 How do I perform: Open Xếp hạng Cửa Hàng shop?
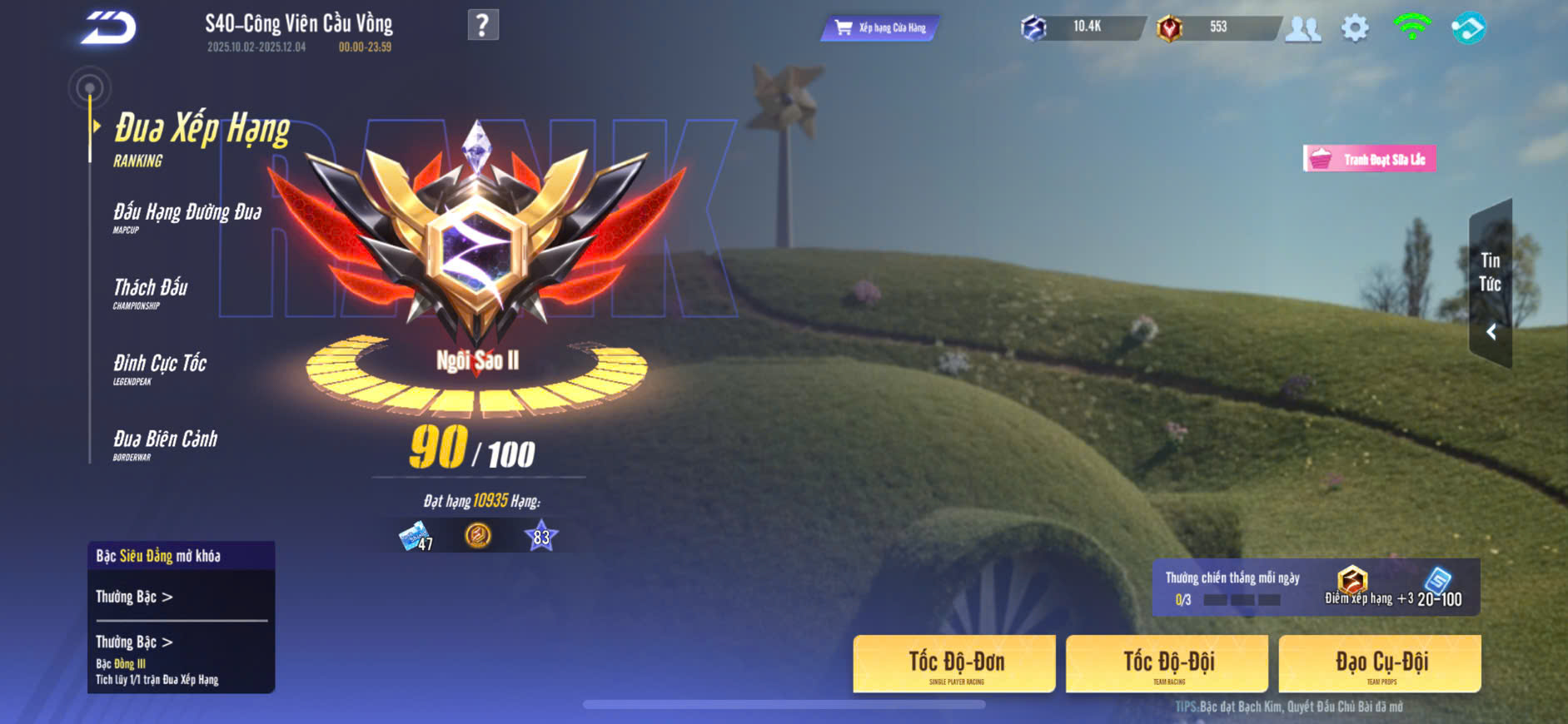pyautogui.click(x=880, y=28)
